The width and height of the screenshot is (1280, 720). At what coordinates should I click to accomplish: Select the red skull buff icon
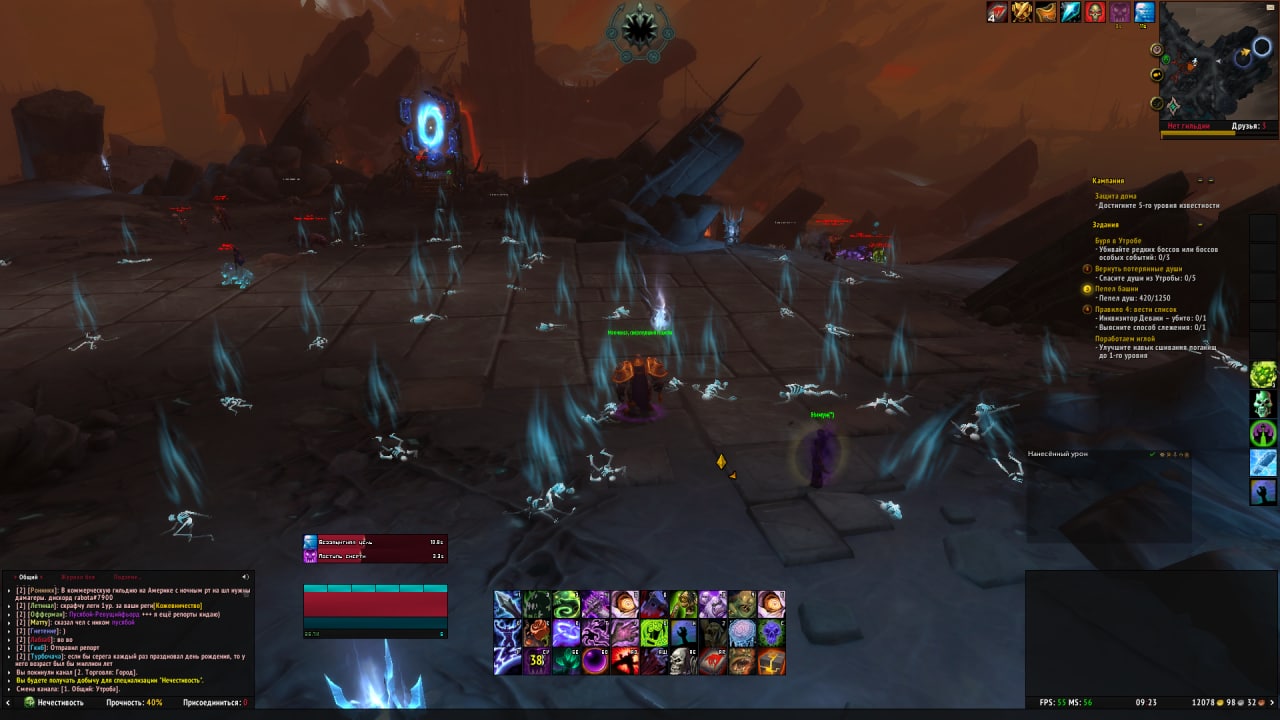(x=1095, y=12)
